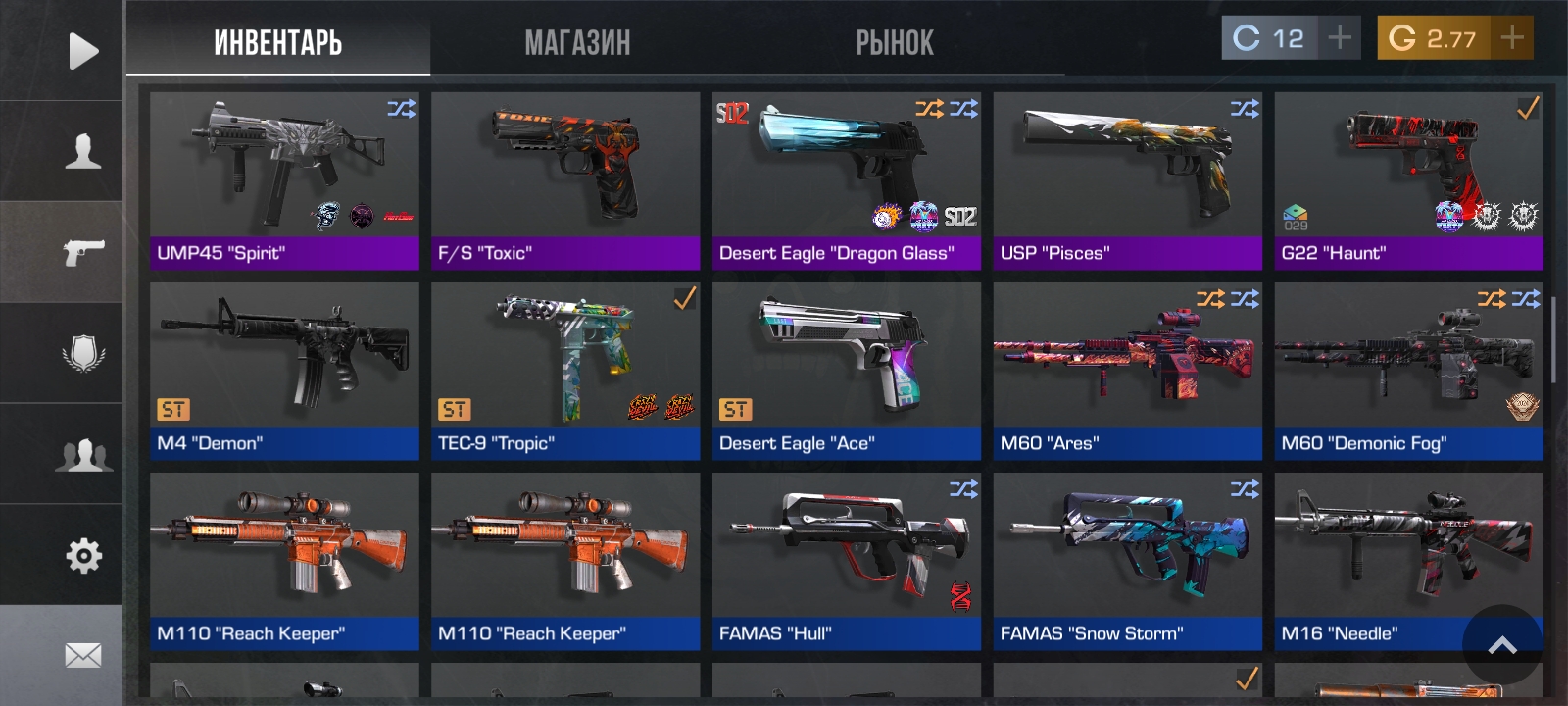The height and width of the screenshot is (706, 1568).
Task: Open the Рынок tab
Action: [x=894, y=43]
